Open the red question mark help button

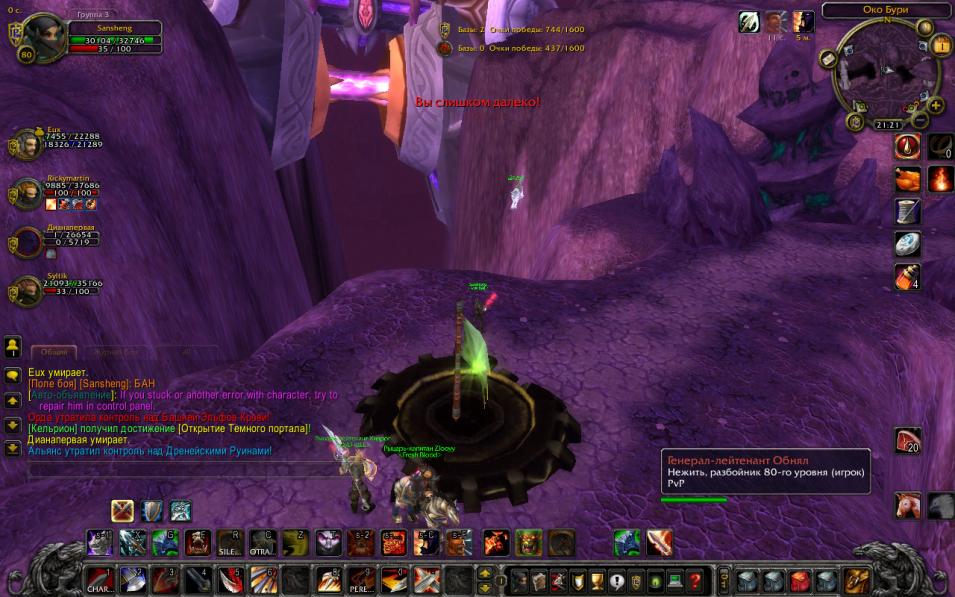(696, 580)
